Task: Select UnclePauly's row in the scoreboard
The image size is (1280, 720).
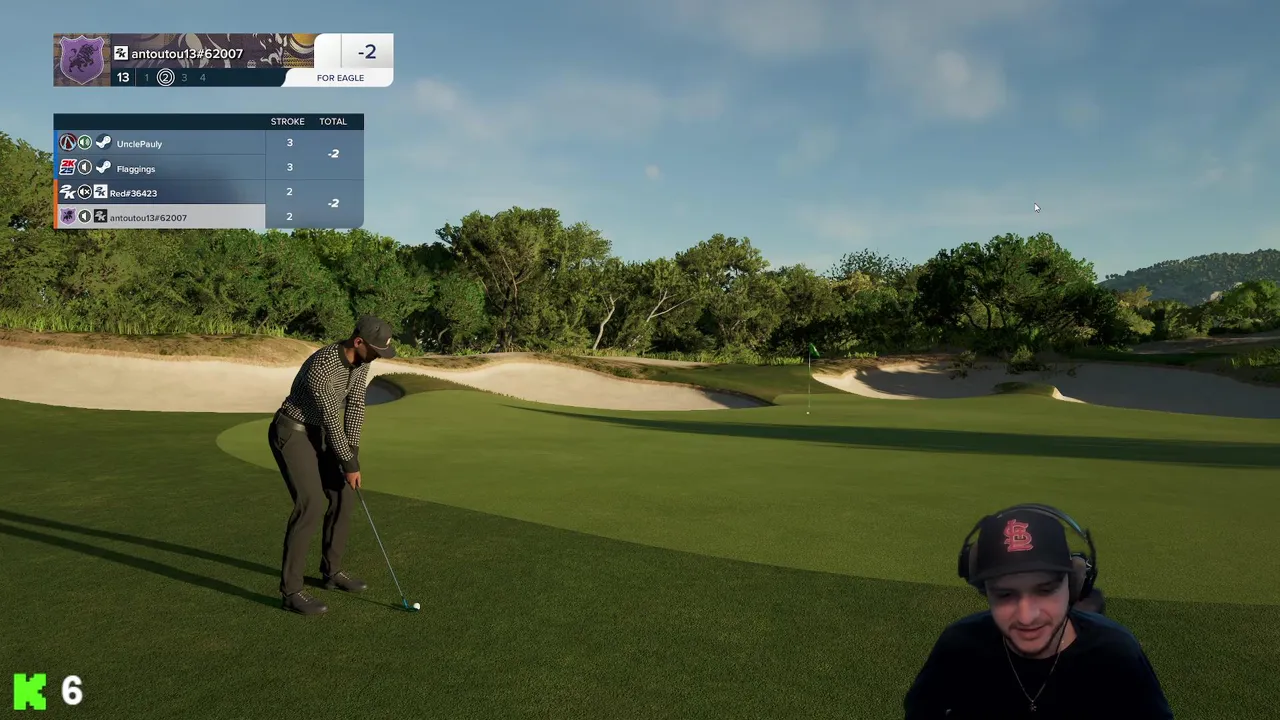Action: [x=160, y=144]
